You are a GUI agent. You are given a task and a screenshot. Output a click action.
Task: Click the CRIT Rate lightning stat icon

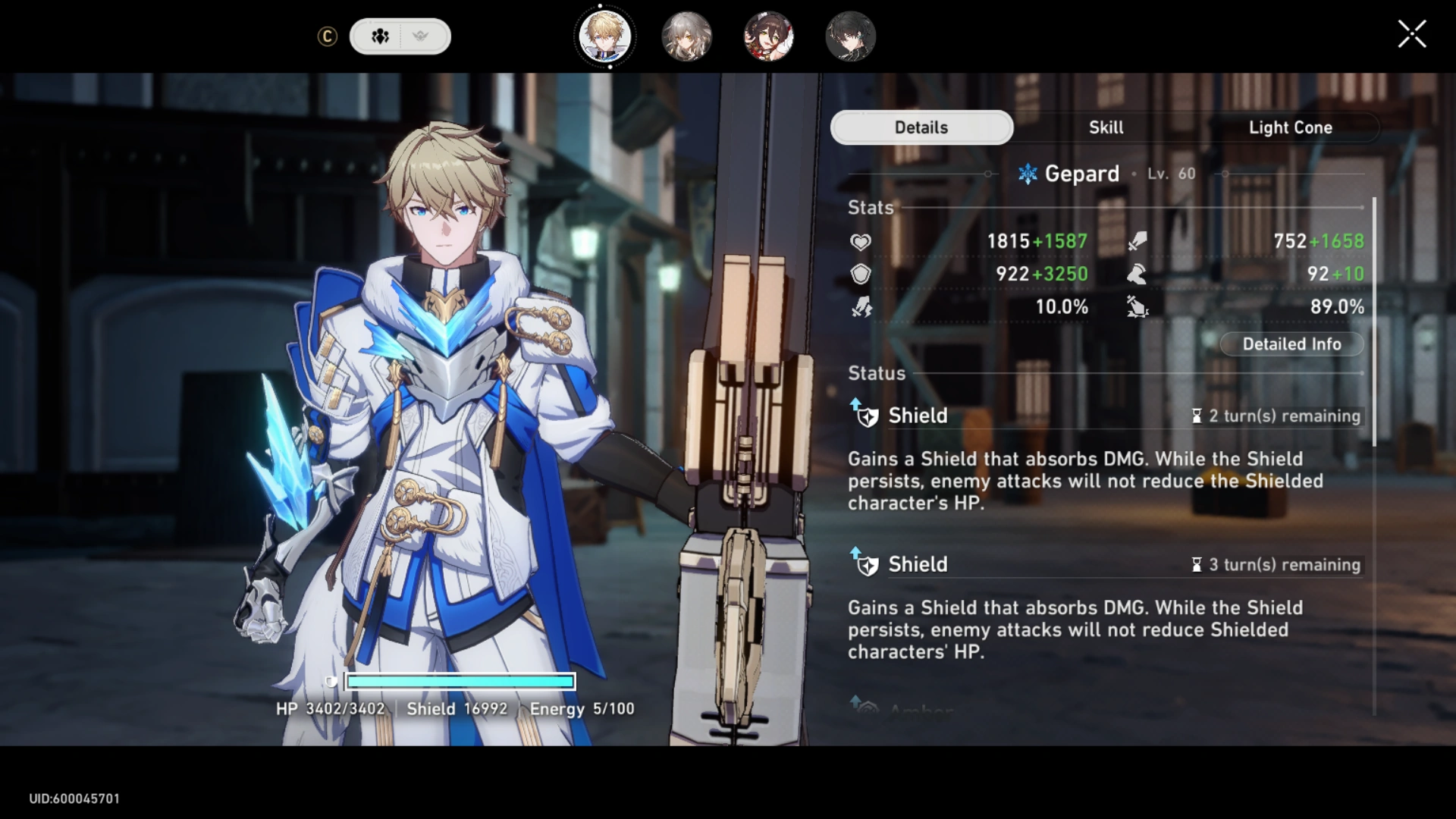(860, 307)
